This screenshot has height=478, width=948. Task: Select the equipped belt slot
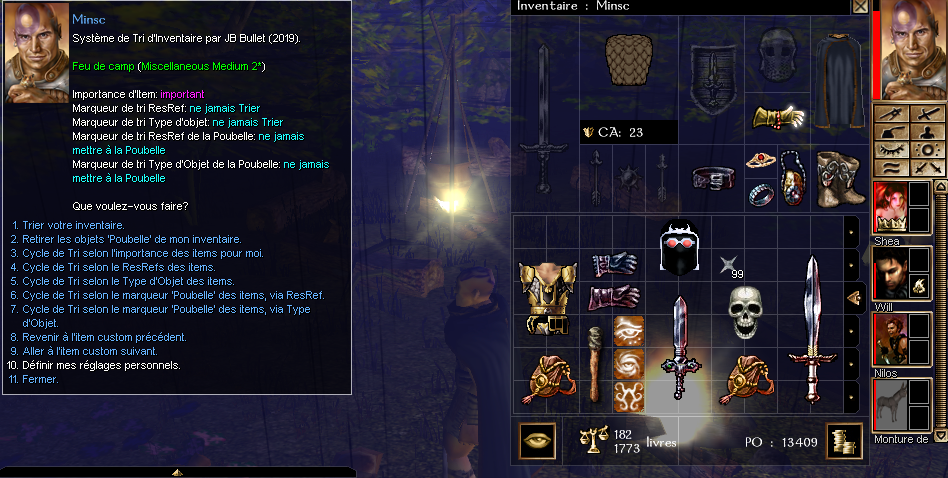[x=712, y=178]
